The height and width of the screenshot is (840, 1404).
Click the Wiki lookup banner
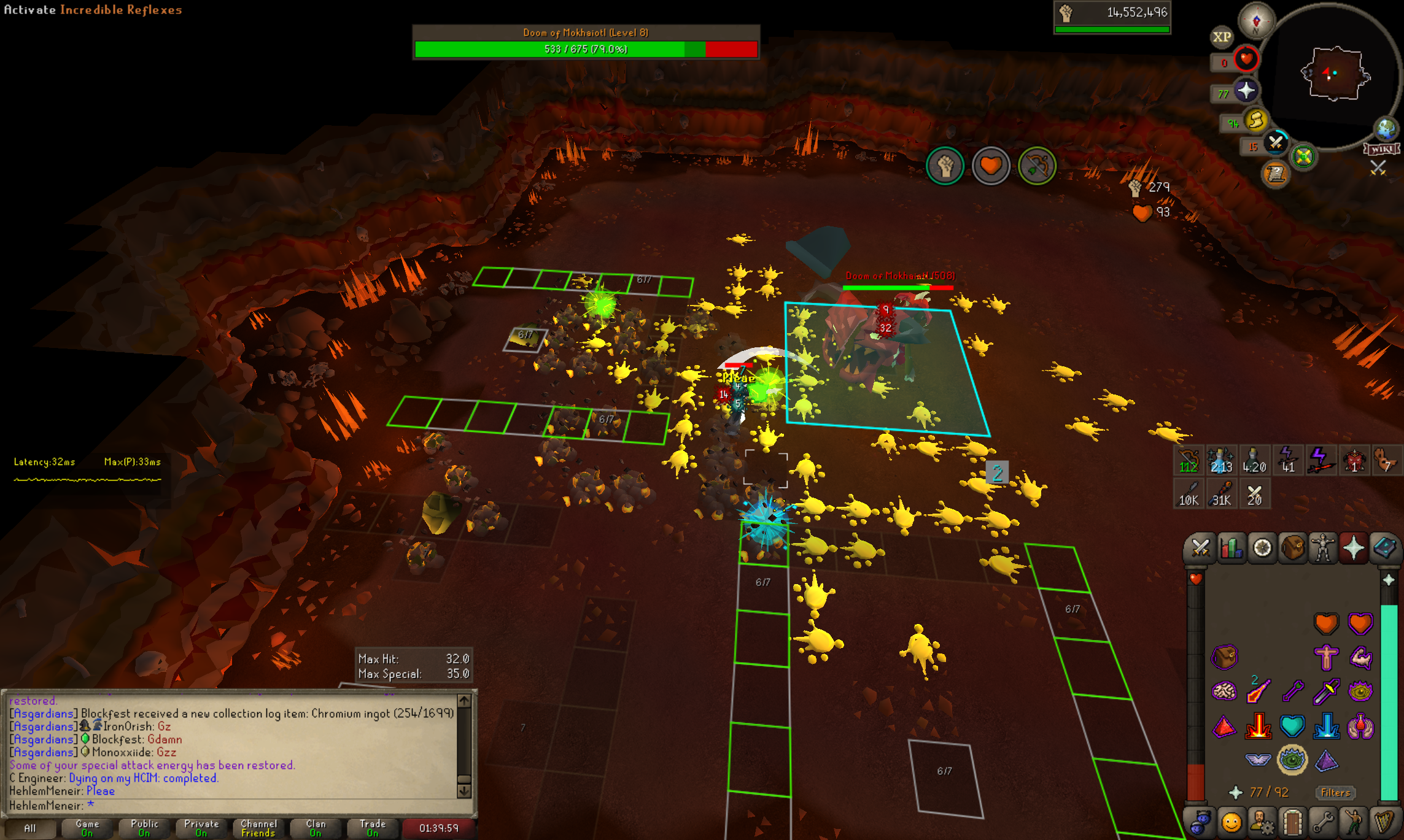(x=1382, y=149)
